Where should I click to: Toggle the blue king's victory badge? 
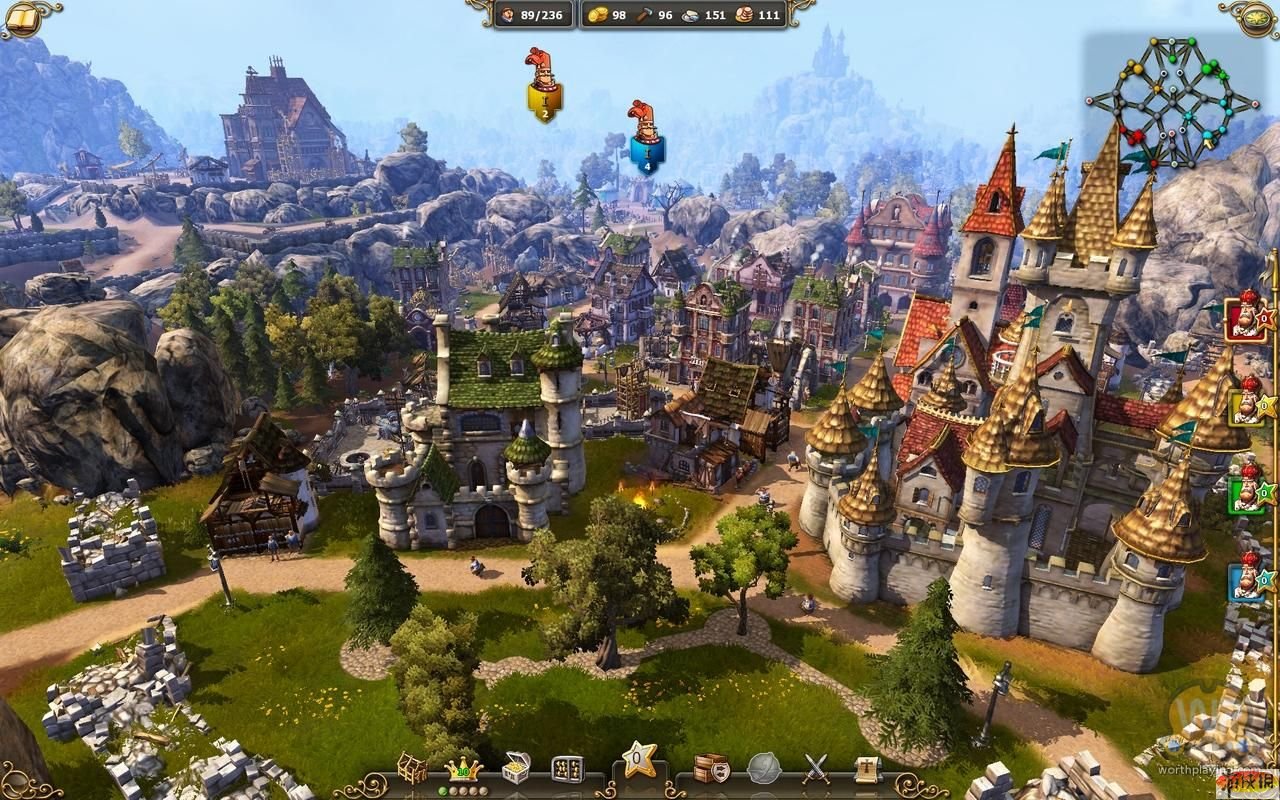(x=1246, y=580)
